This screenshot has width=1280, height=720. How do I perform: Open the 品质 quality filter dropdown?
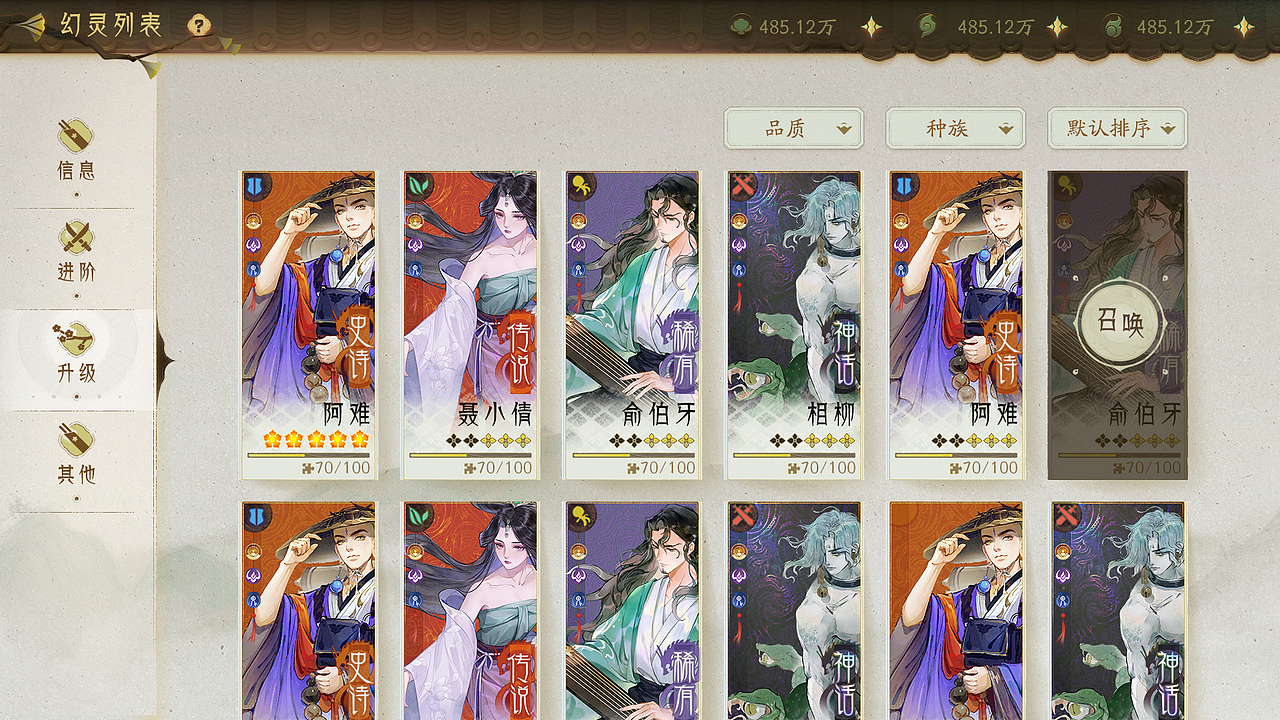(793, 128)
